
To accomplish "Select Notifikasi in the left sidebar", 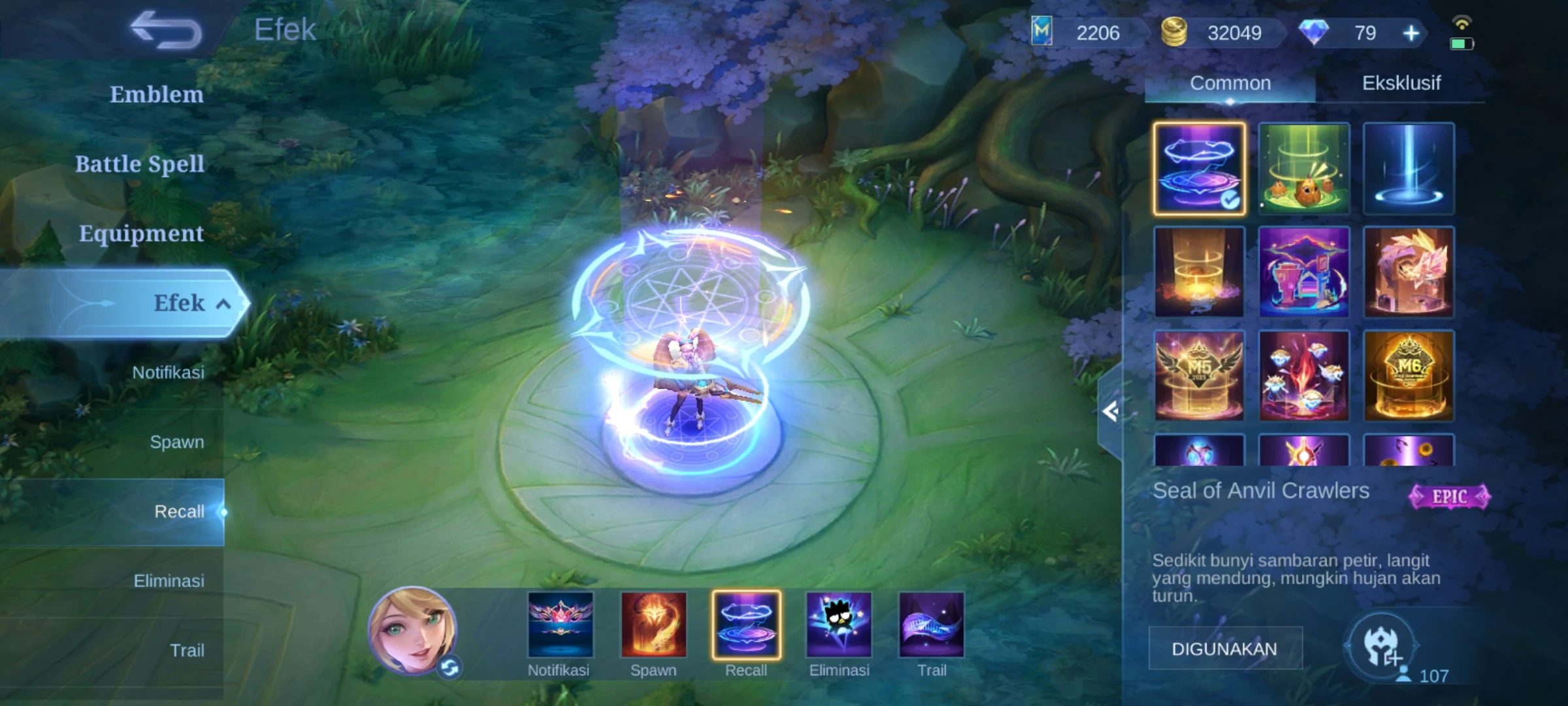I will (x=168, y=373).
